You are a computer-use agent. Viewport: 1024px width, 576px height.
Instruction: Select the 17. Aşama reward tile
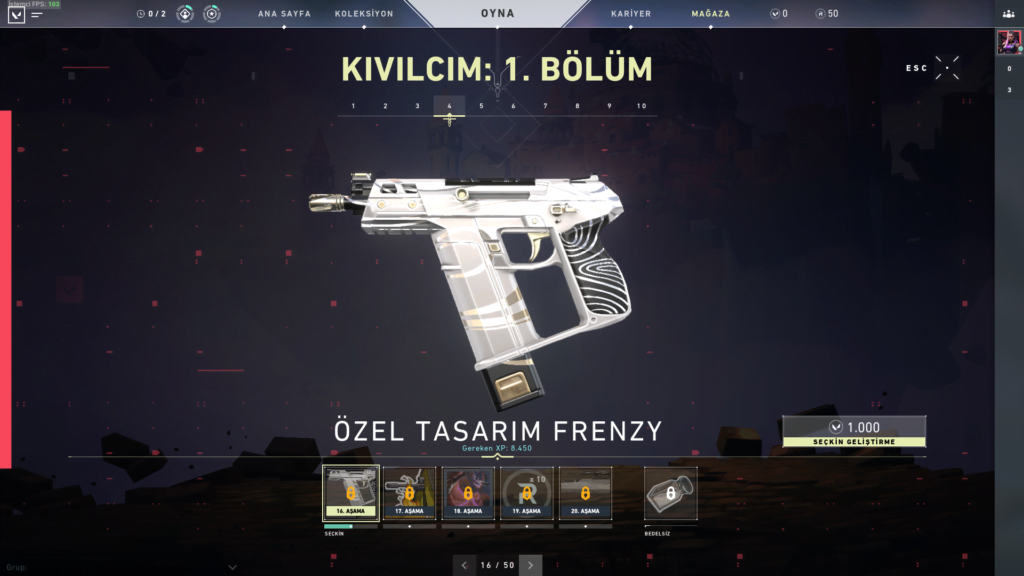(409, 493)
